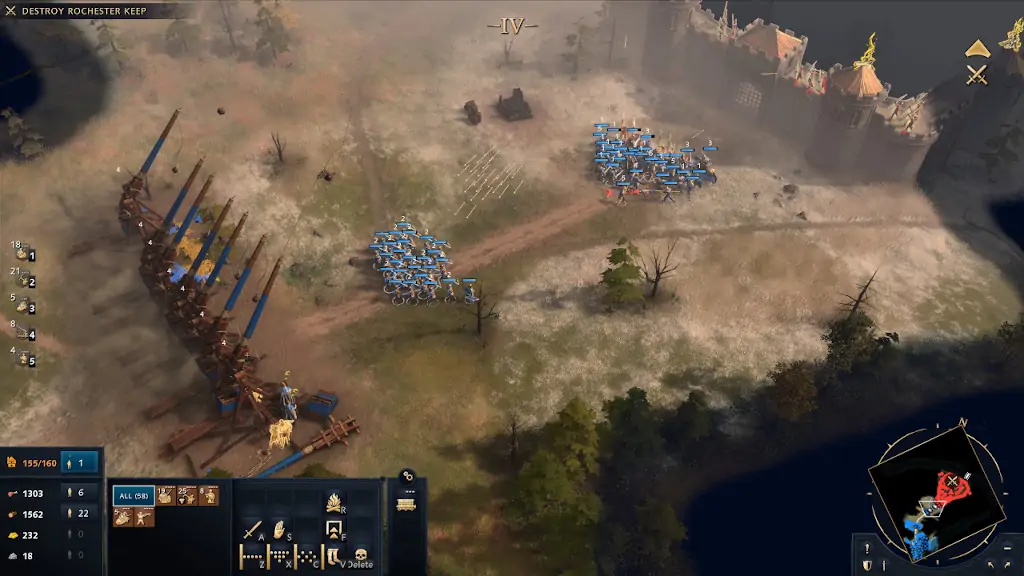Click the siege cart icon beside command panel

point(406,505)
